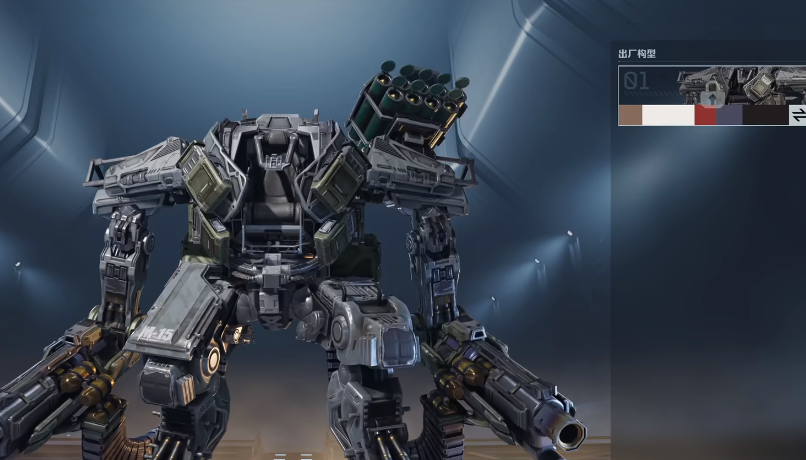This screenshot has height=460, width=806.
Task: Pick the brown color swatch
Action: click(x=630, y=116)
